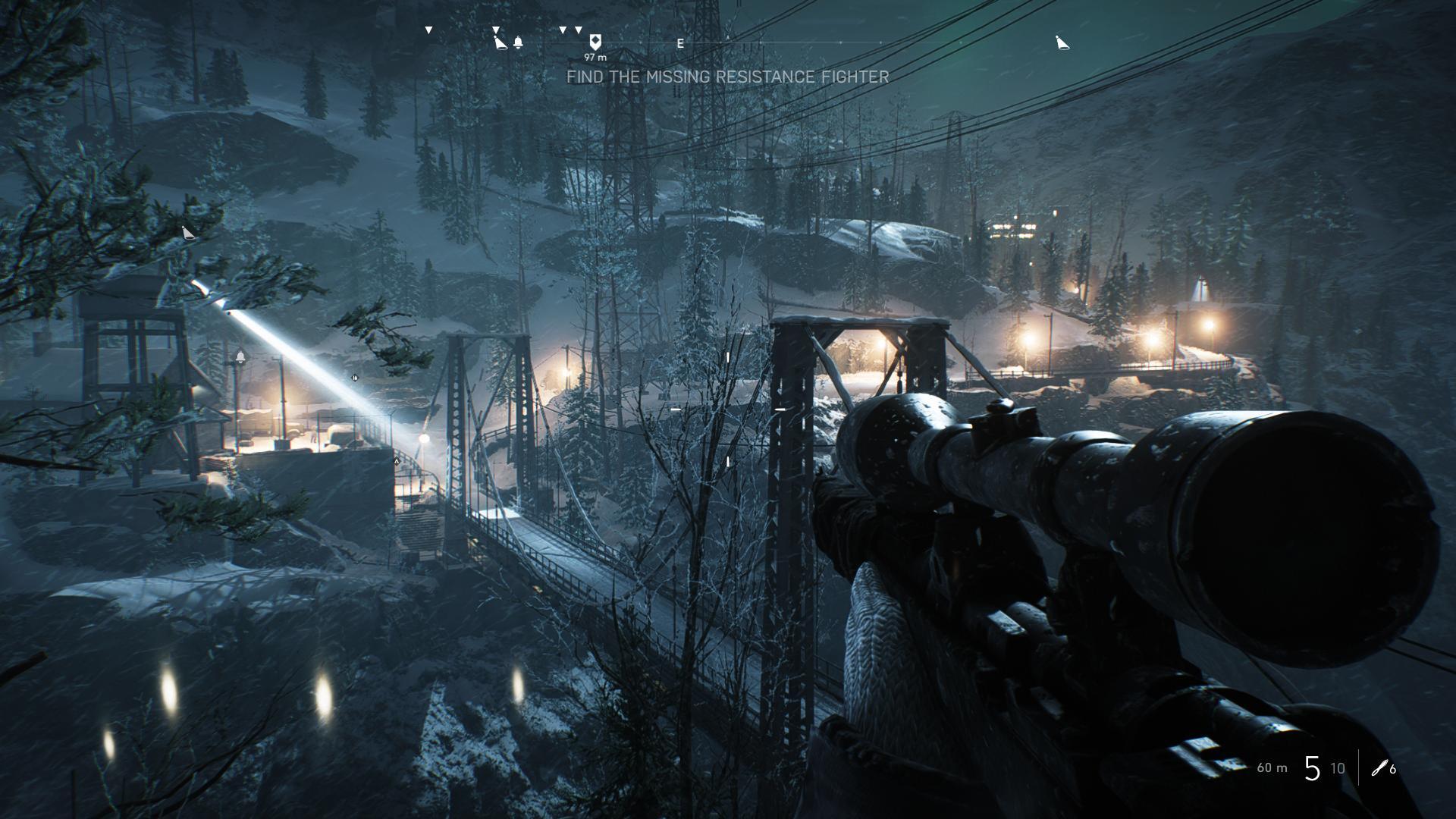Image resolution: width=1456 pixels, height=819 pixels.
Task: Select the throwing knife gadget icon
Action: coord(1379,768)
